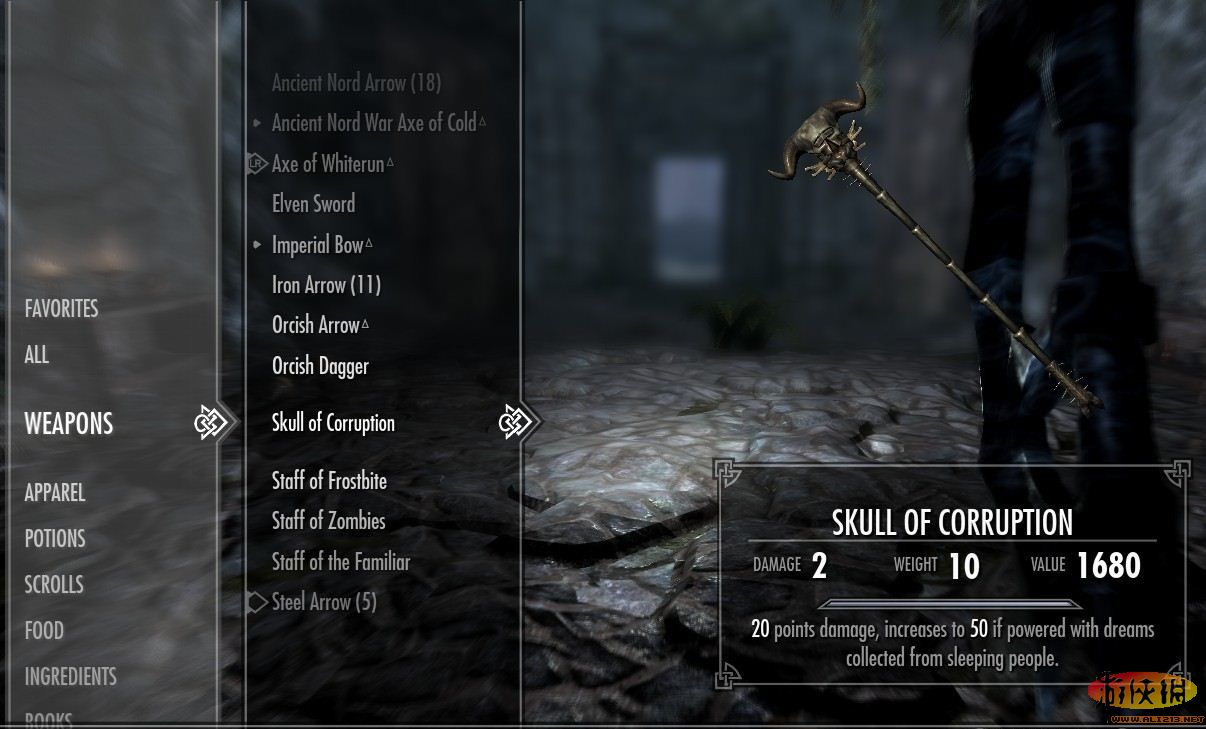This screenshot has height=729, width=1206.
Task: Open the Ingredients category
Action: click(x=70, y=677)
